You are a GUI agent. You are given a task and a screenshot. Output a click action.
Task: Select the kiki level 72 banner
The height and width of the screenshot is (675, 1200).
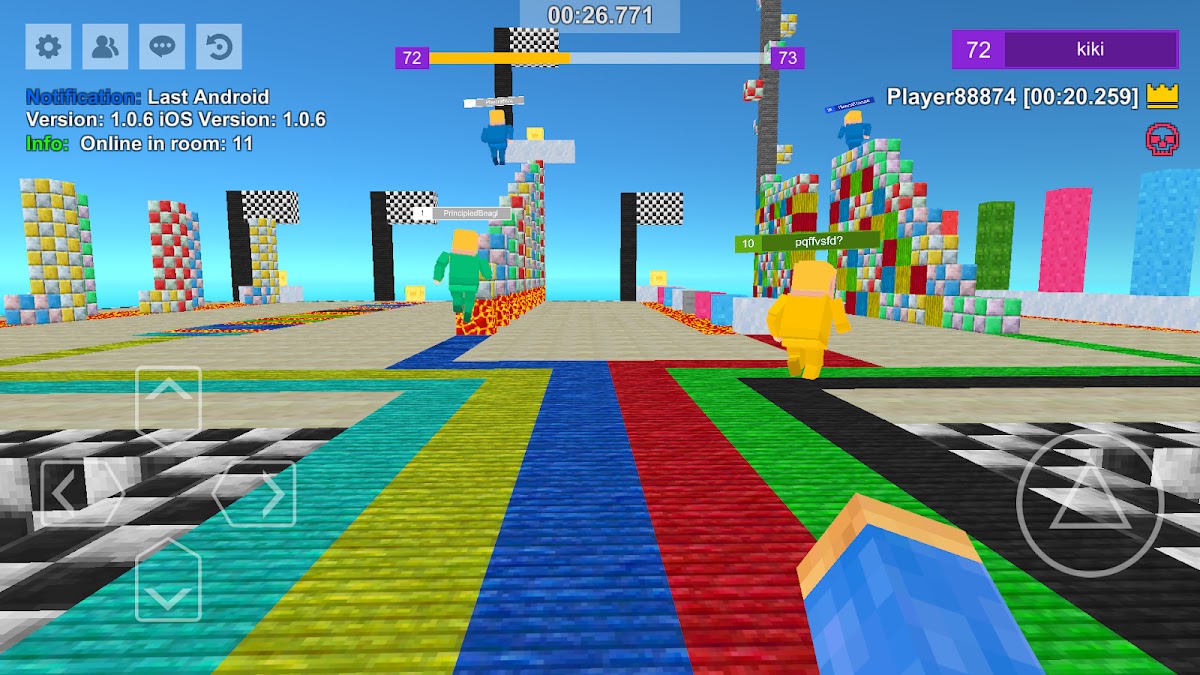1065,50
